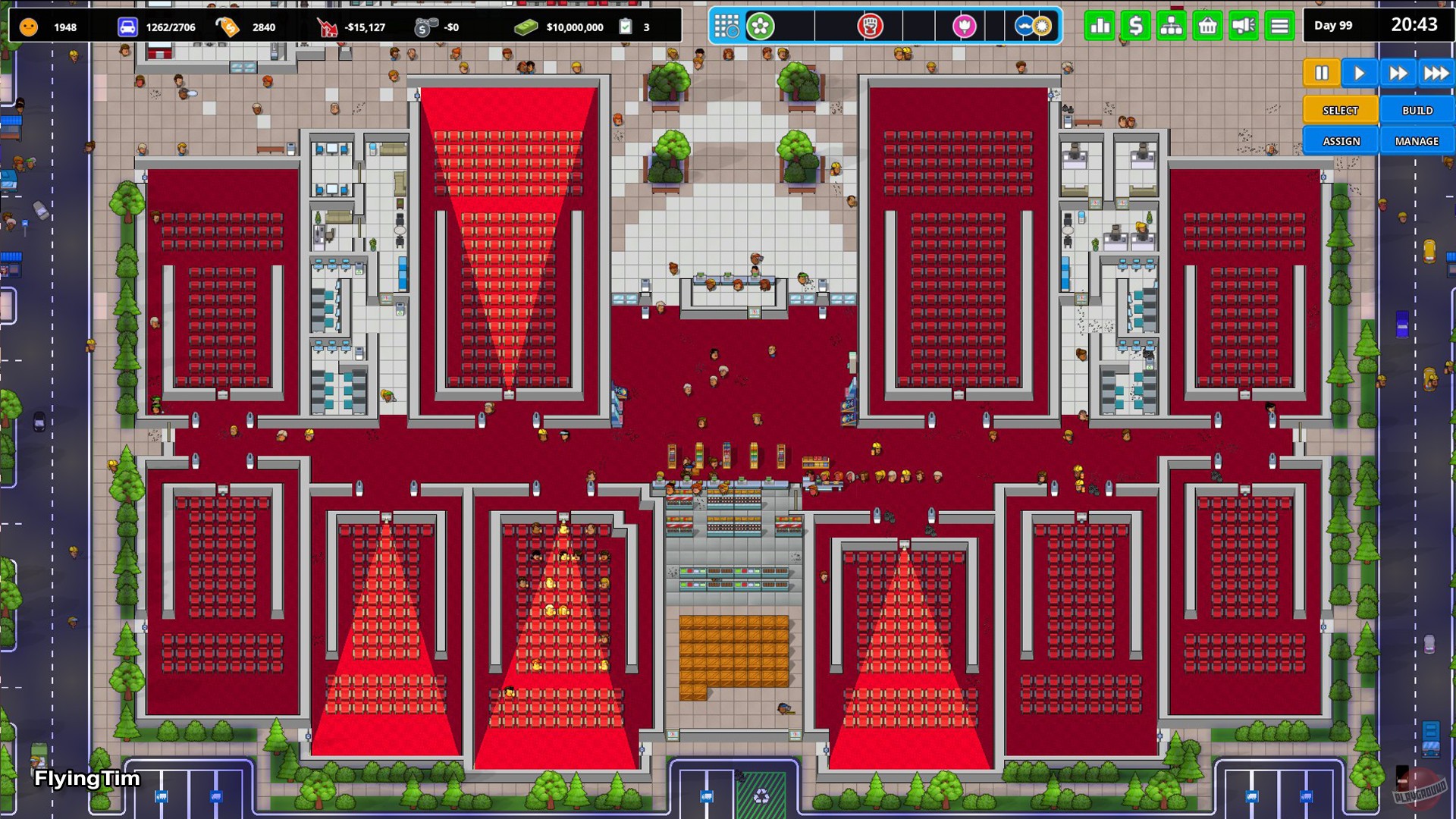The height and width of the screenshot is (819, 1456).
Task: Pause the game simulation
Action: (x=1321, y=72)
